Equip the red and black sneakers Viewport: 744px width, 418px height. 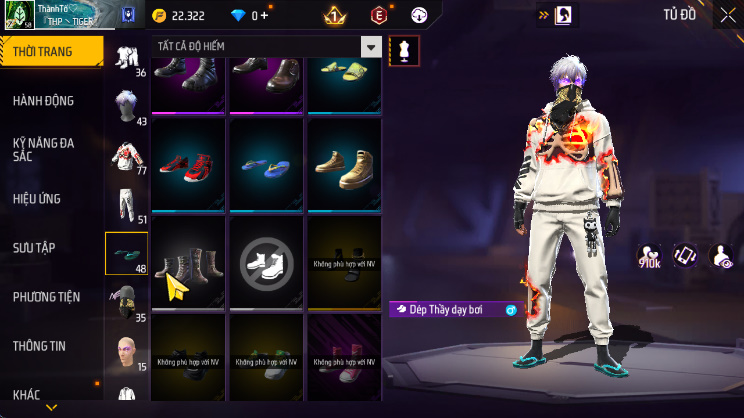[x=190, y=164]
